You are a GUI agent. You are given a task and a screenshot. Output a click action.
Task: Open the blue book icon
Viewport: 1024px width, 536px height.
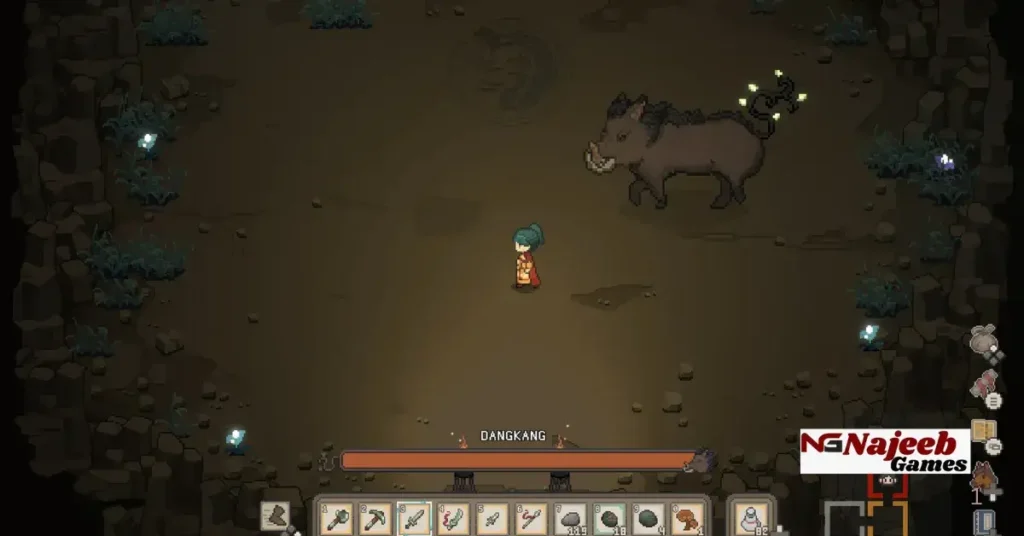(x=985, y=521)
